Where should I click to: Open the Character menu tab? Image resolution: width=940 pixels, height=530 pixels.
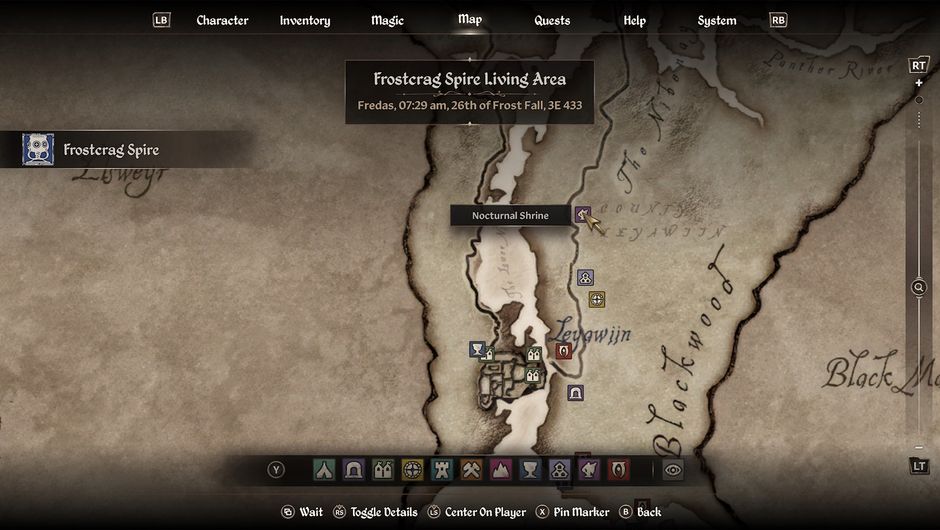(x=222, y=20)
